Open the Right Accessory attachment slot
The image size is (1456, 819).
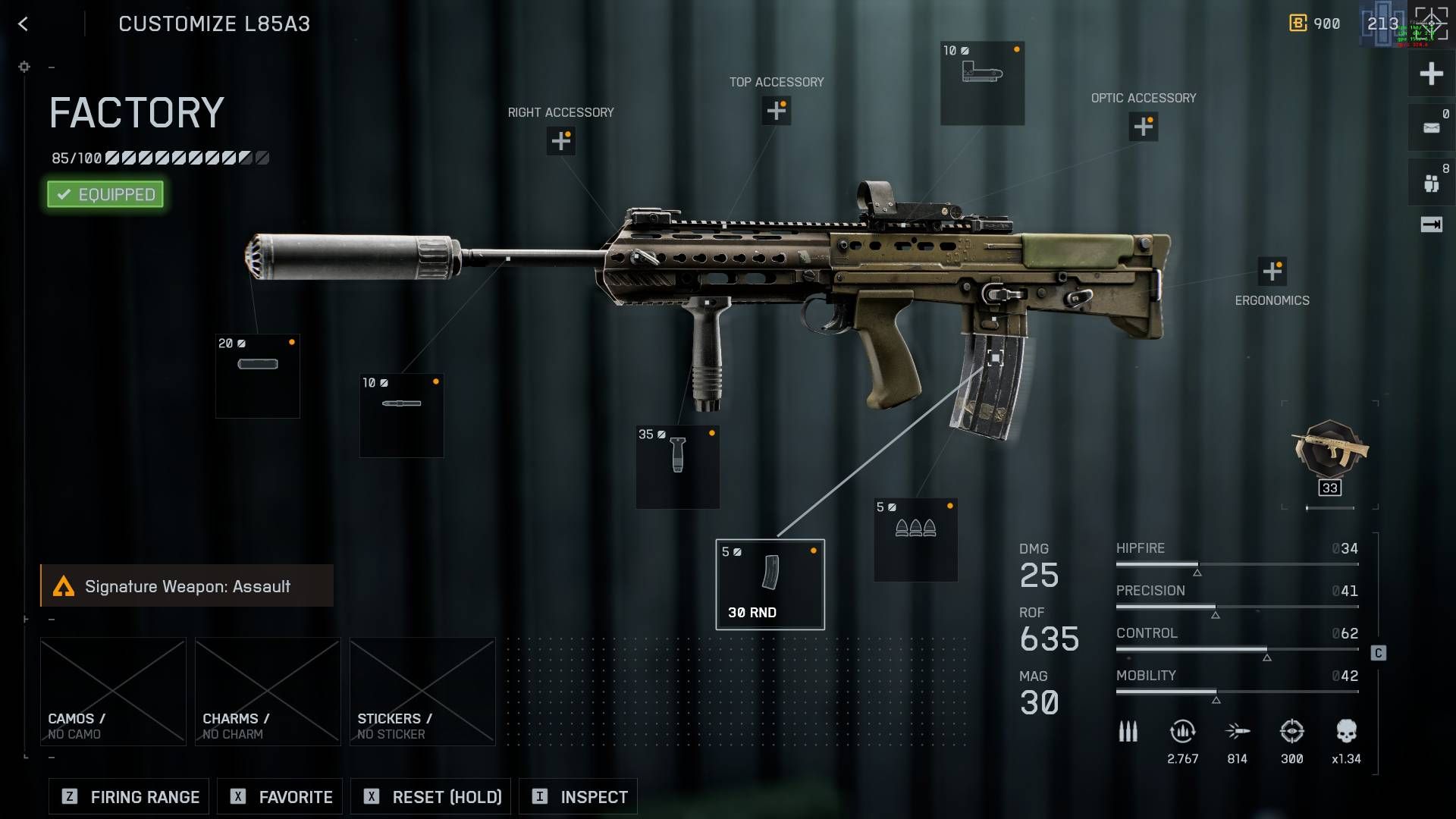pyautogui.click(x=560, y=141)
